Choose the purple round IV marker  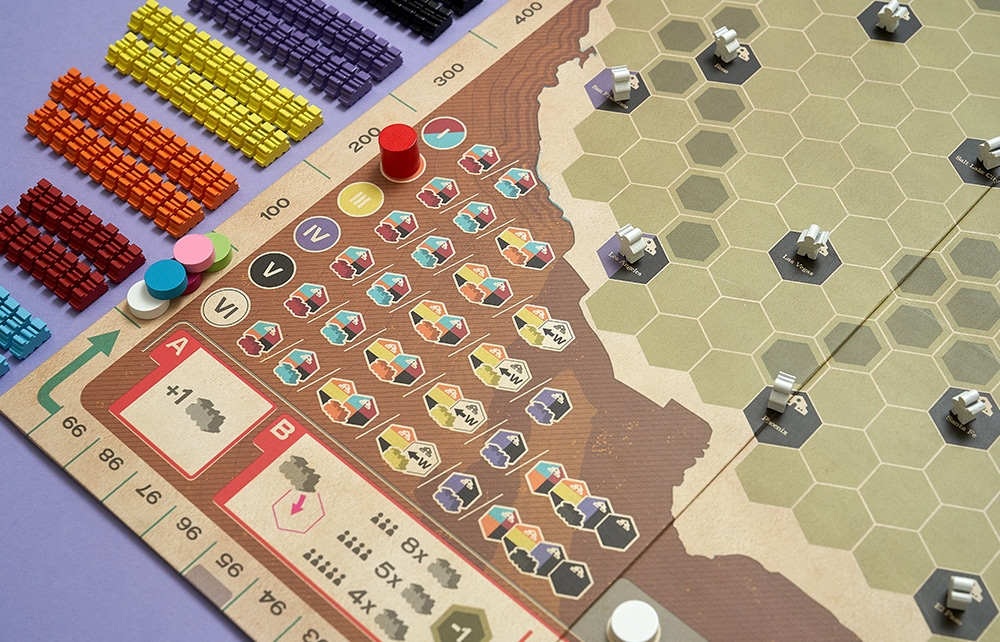[317, 234]
